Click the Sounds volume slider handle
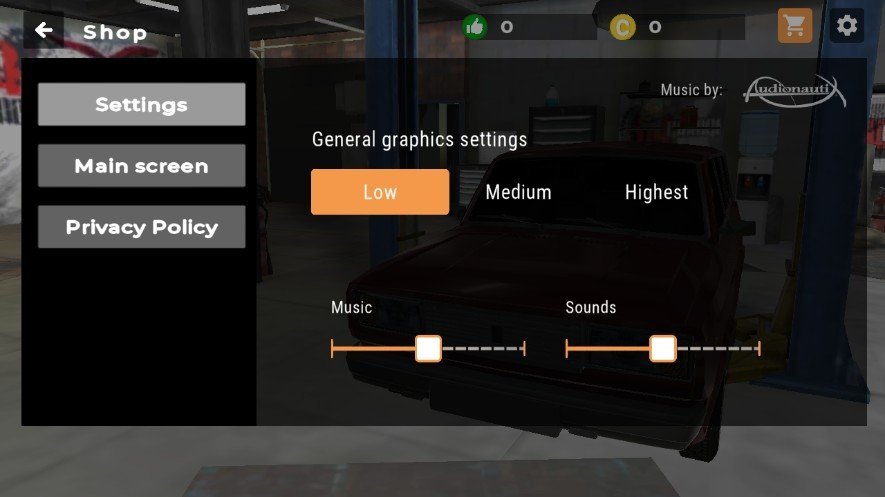885x497 pixels. coord(662,348)
